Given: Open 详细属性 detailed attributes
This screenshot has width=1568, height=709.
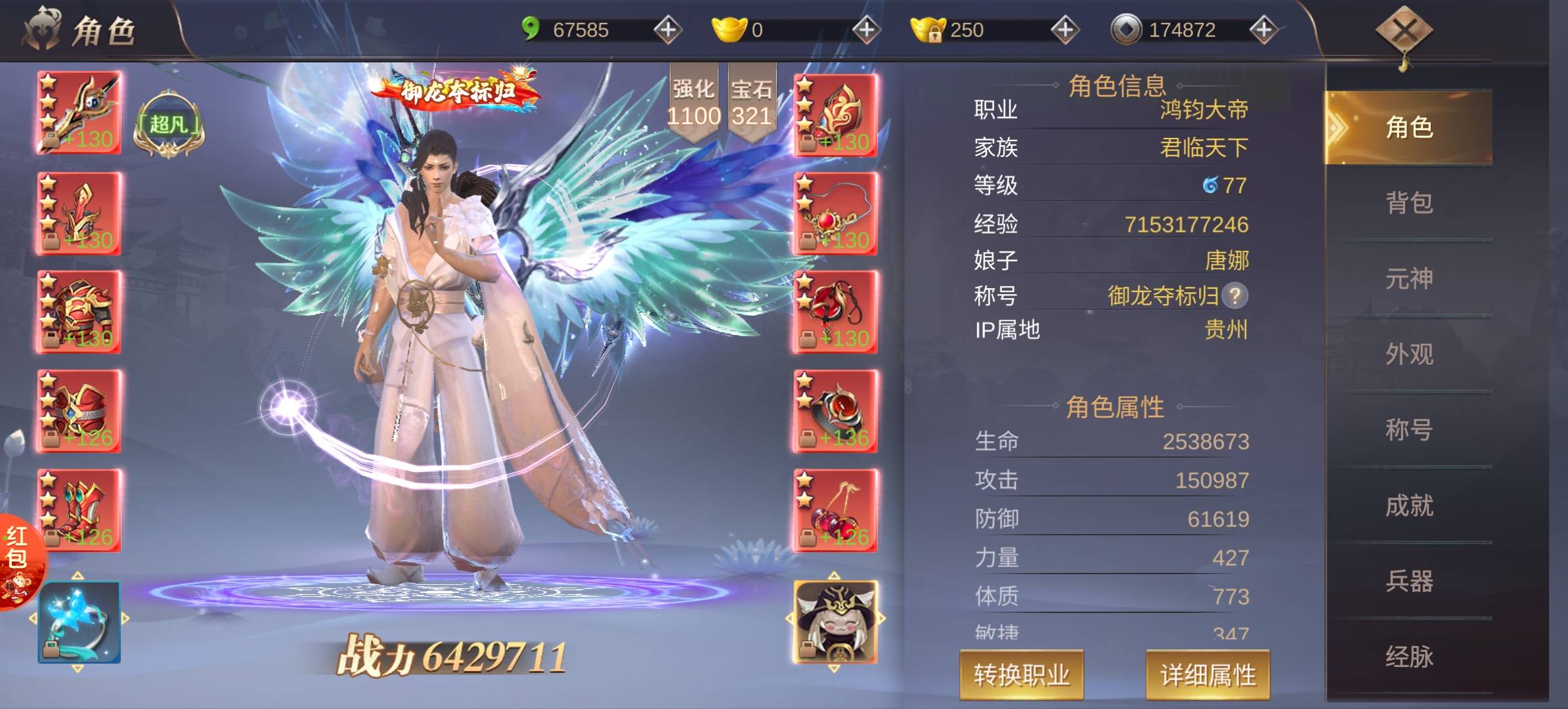Looking at the screenshot, I should [x=1208, y=675].
